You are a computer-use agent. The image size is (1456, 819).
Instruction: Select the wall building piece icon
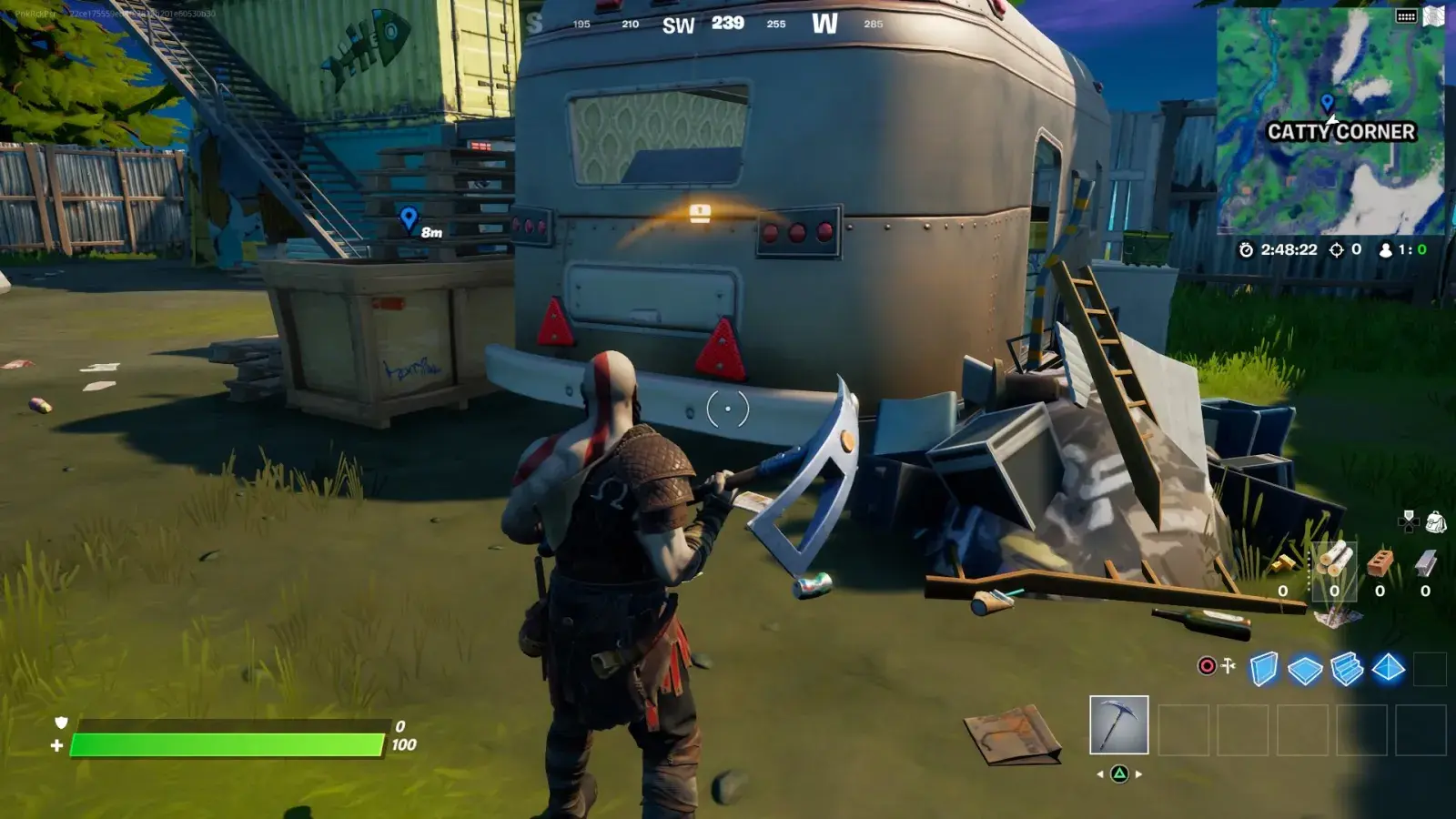click(x=1264, y=669)
